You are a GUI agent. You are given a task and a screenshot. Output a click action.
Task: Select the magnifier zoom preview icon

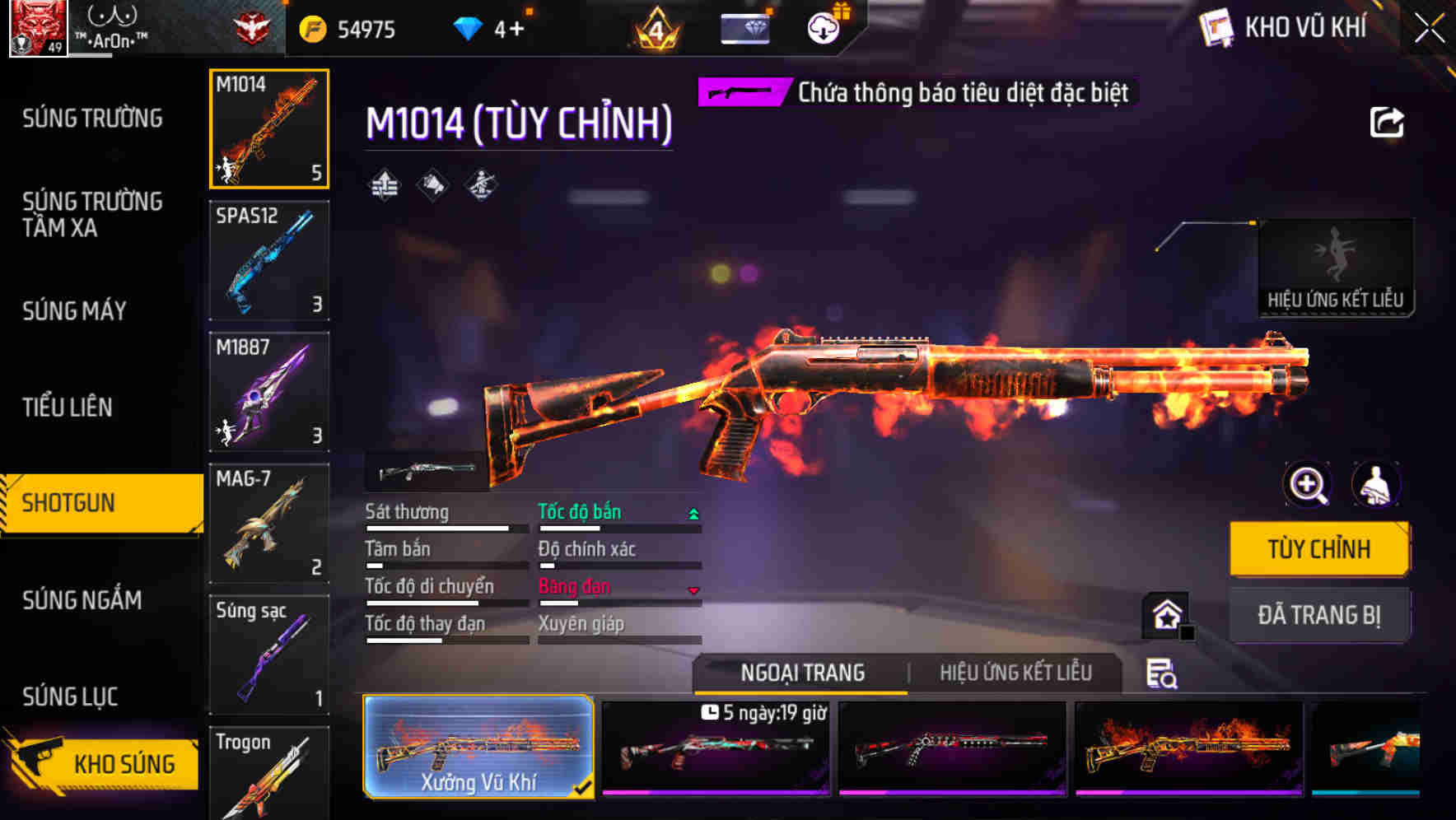tap(1307, 485)
